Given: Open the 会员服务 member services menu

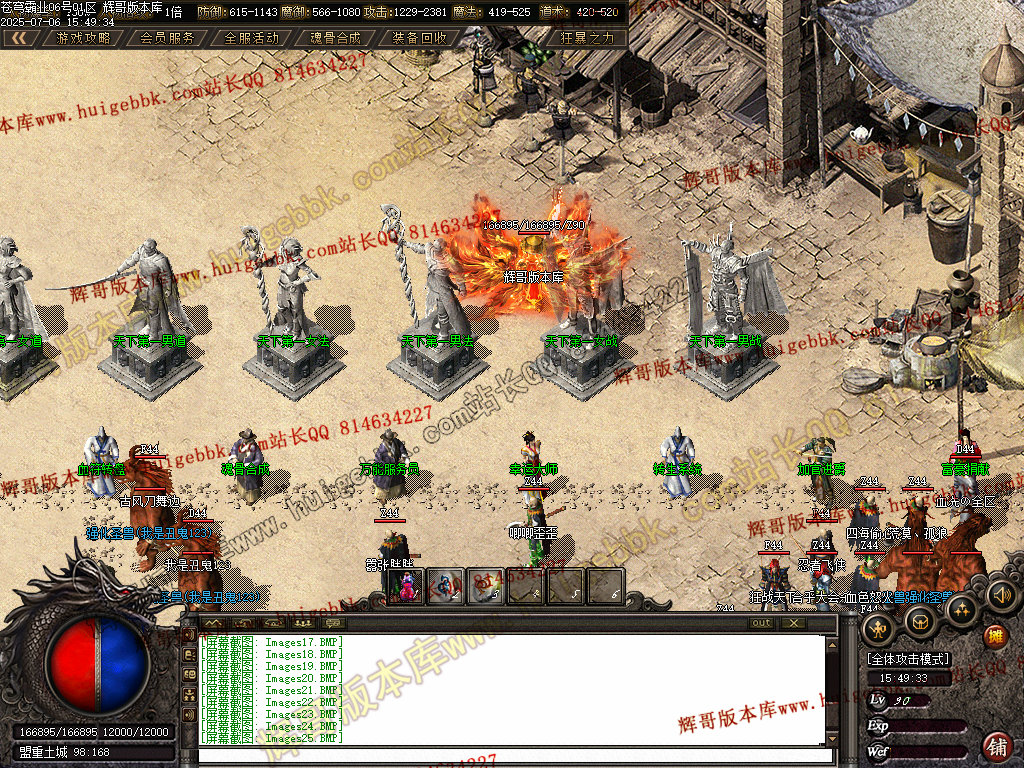Looking at the screenshot, I should click(167, 38).
